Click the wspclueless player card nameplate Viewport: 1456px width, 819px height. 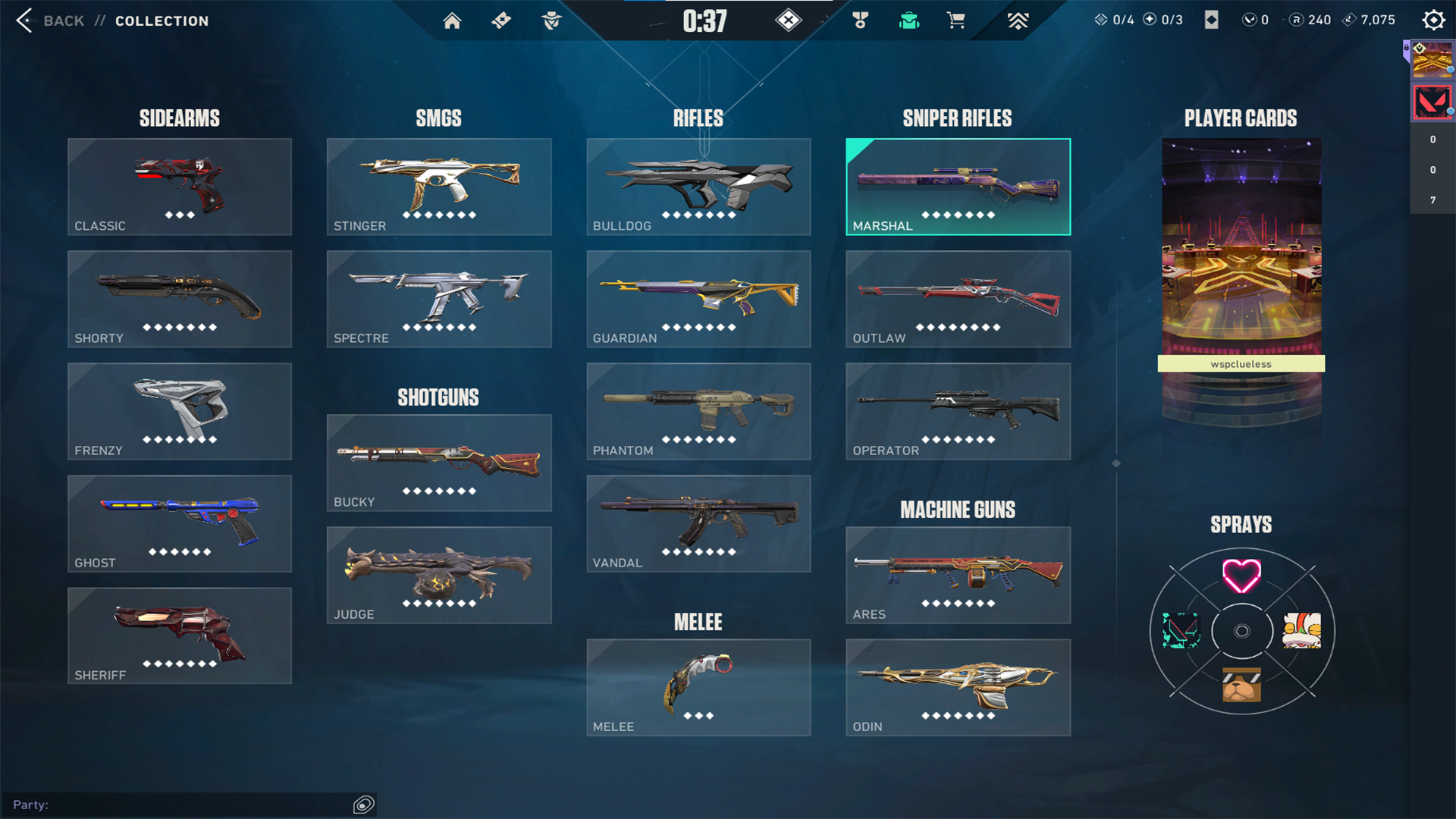(x=1241, y=363)
